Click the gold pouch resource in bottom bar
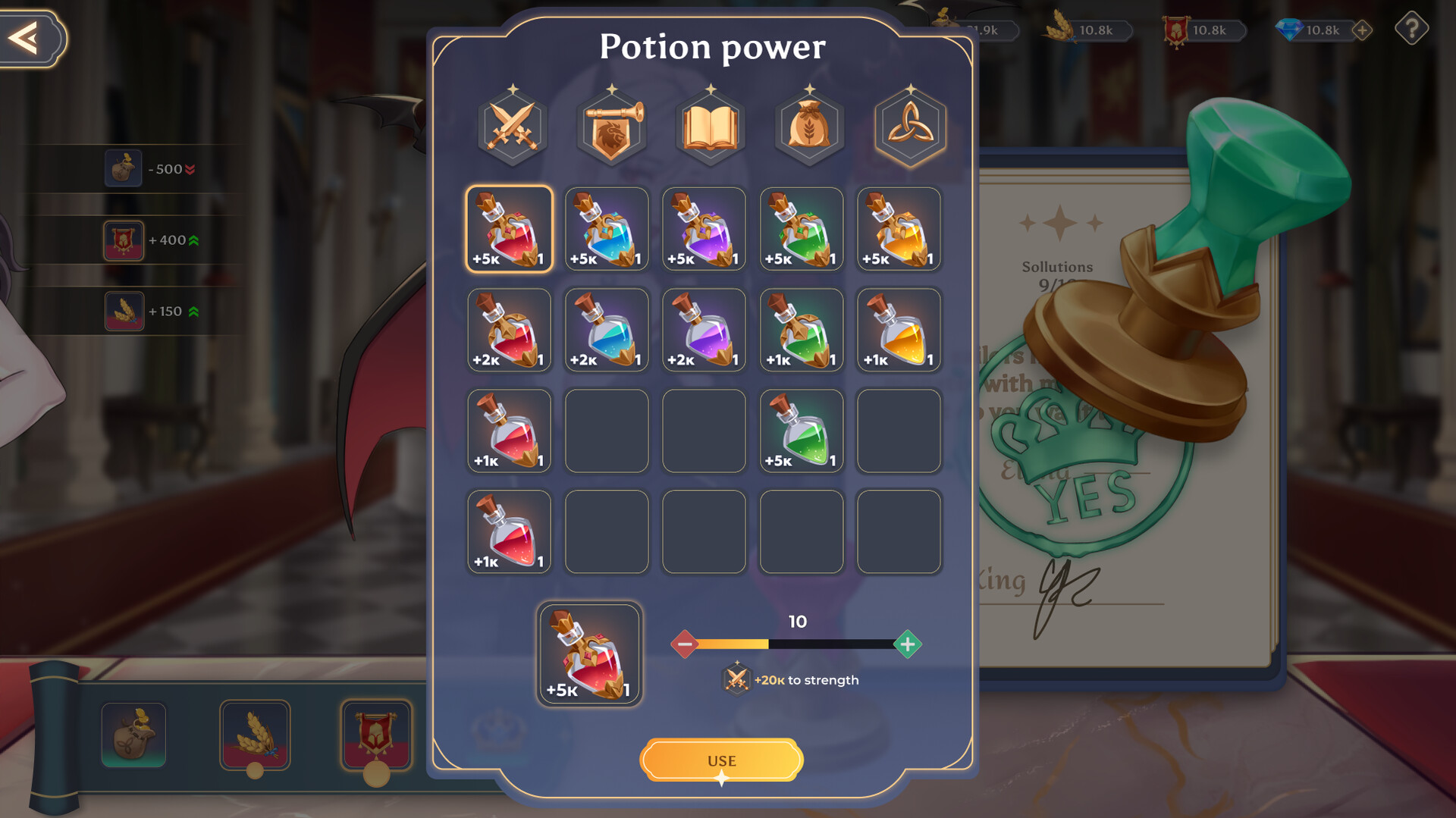Screen dimensions: 1456x818 tap(133, 734)
